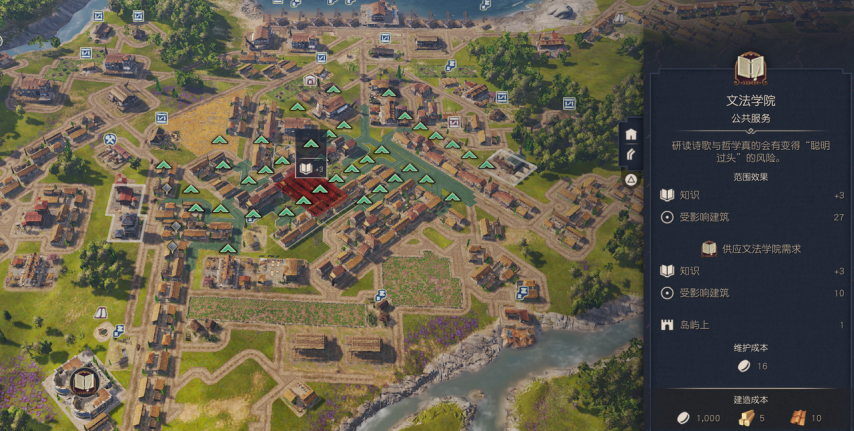Select the open-book marker over the round building
The width and height of the screenshot is (854, 431).
click(84, 381)
